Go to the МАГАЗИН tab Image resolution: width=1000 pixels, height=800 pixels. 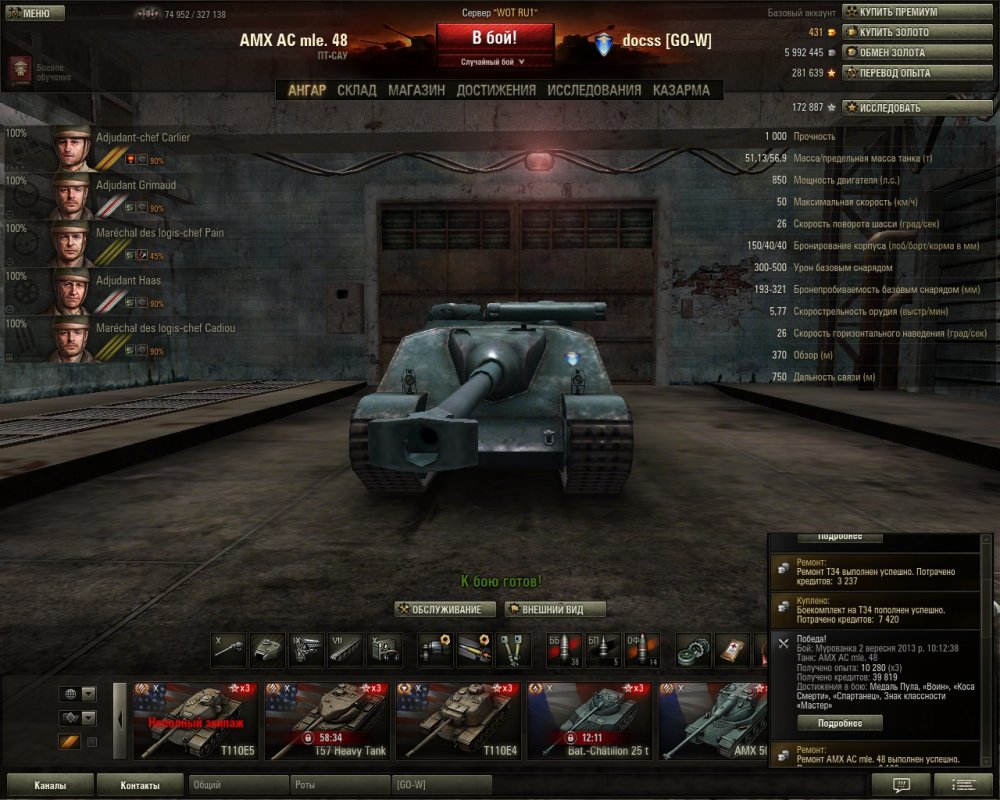click(416, 90)
